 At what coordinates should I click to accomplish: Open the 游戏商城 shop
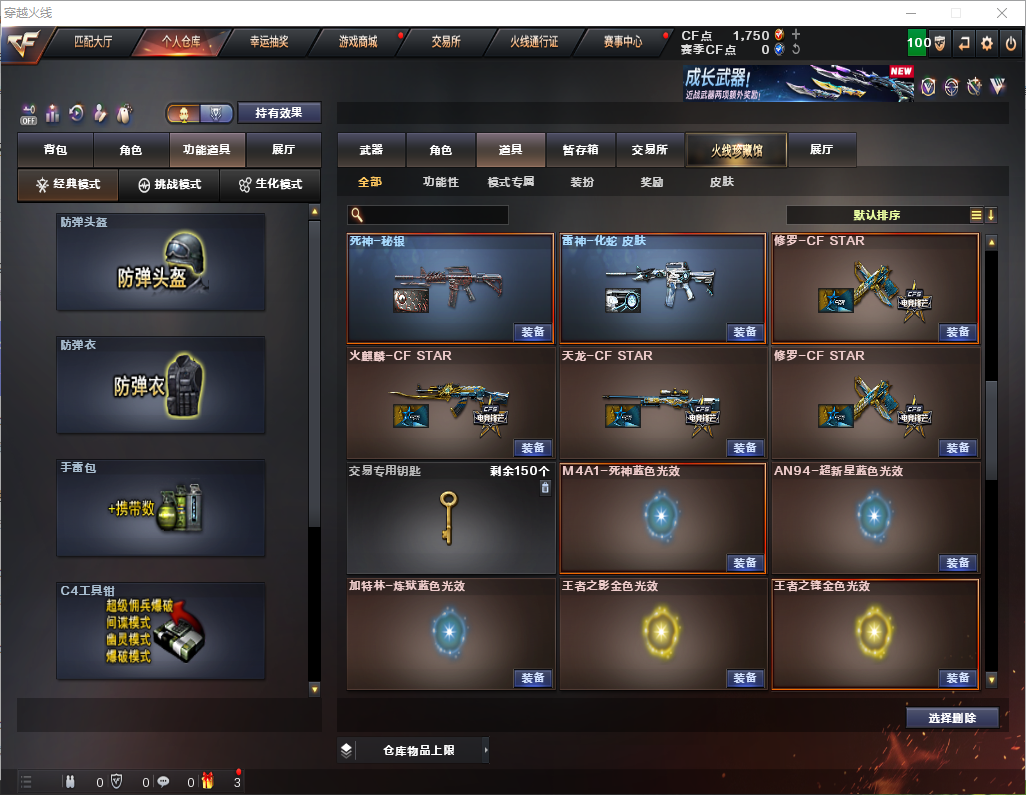[358, 42]
